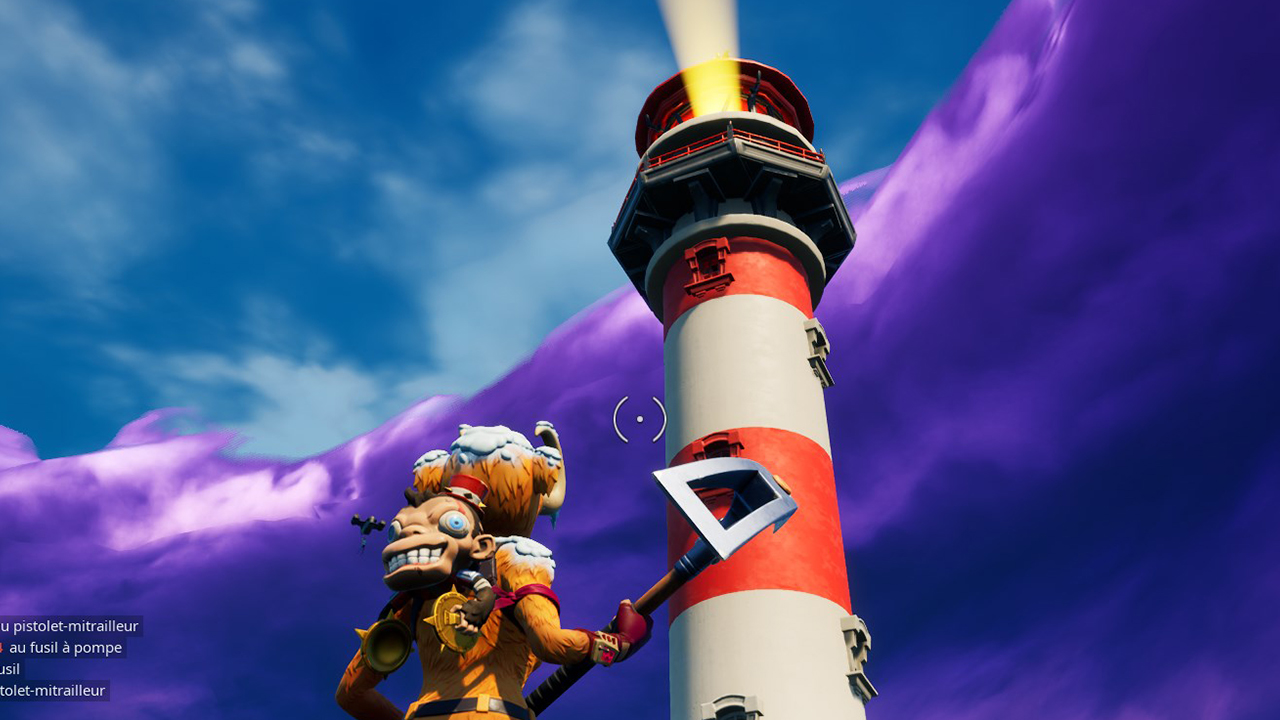1280x720 pixels.
Task: Select the 'au pistolet-mitrailleur' kill feed entry
Action: (x=70, y=627)
